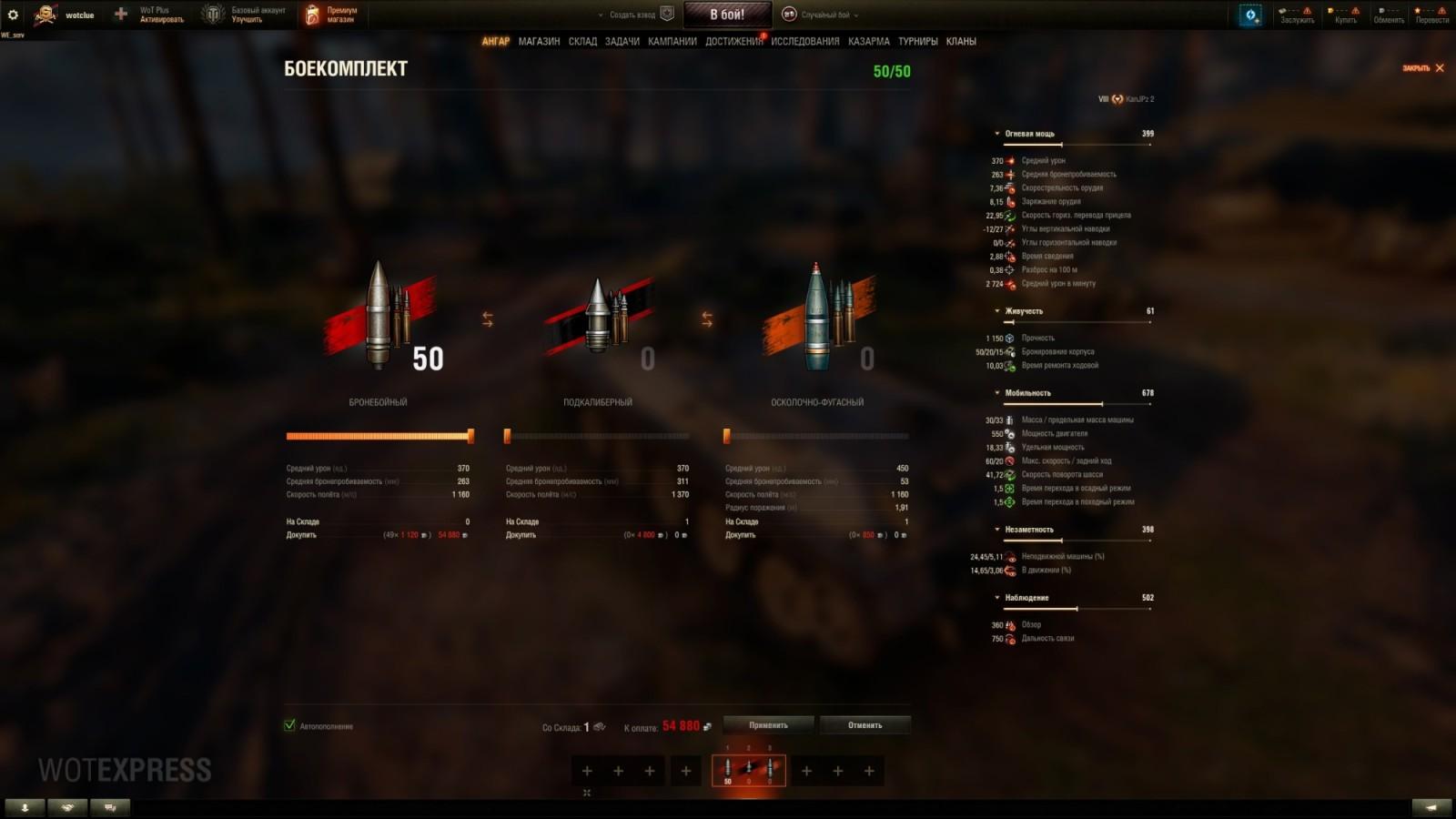1456x819 pixels.
Task: Click a plus button to add shells
Action: point(586,770)
